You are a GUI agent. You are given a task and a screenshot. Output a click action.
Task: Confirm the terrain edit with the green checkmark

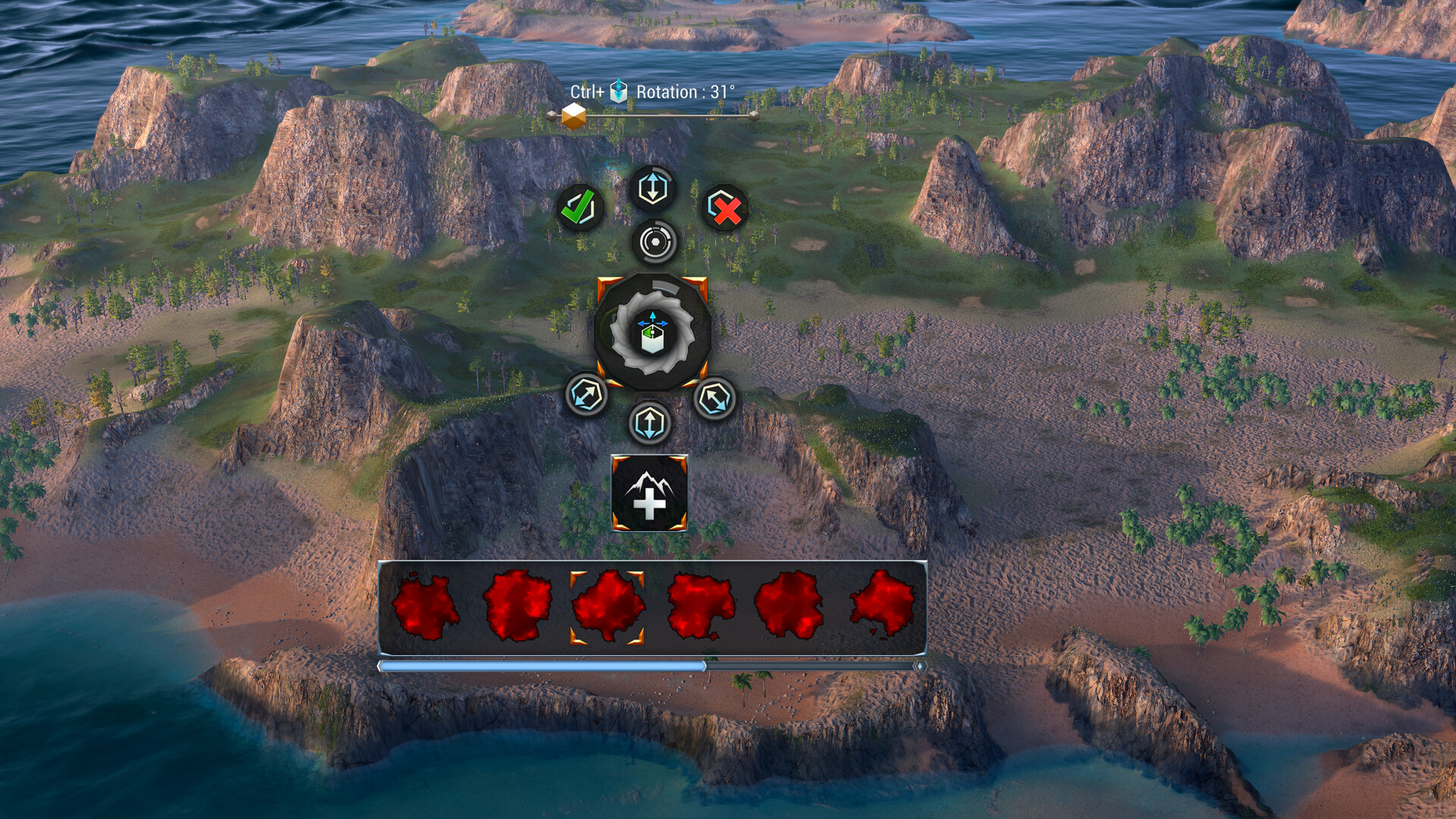point(580,207)
